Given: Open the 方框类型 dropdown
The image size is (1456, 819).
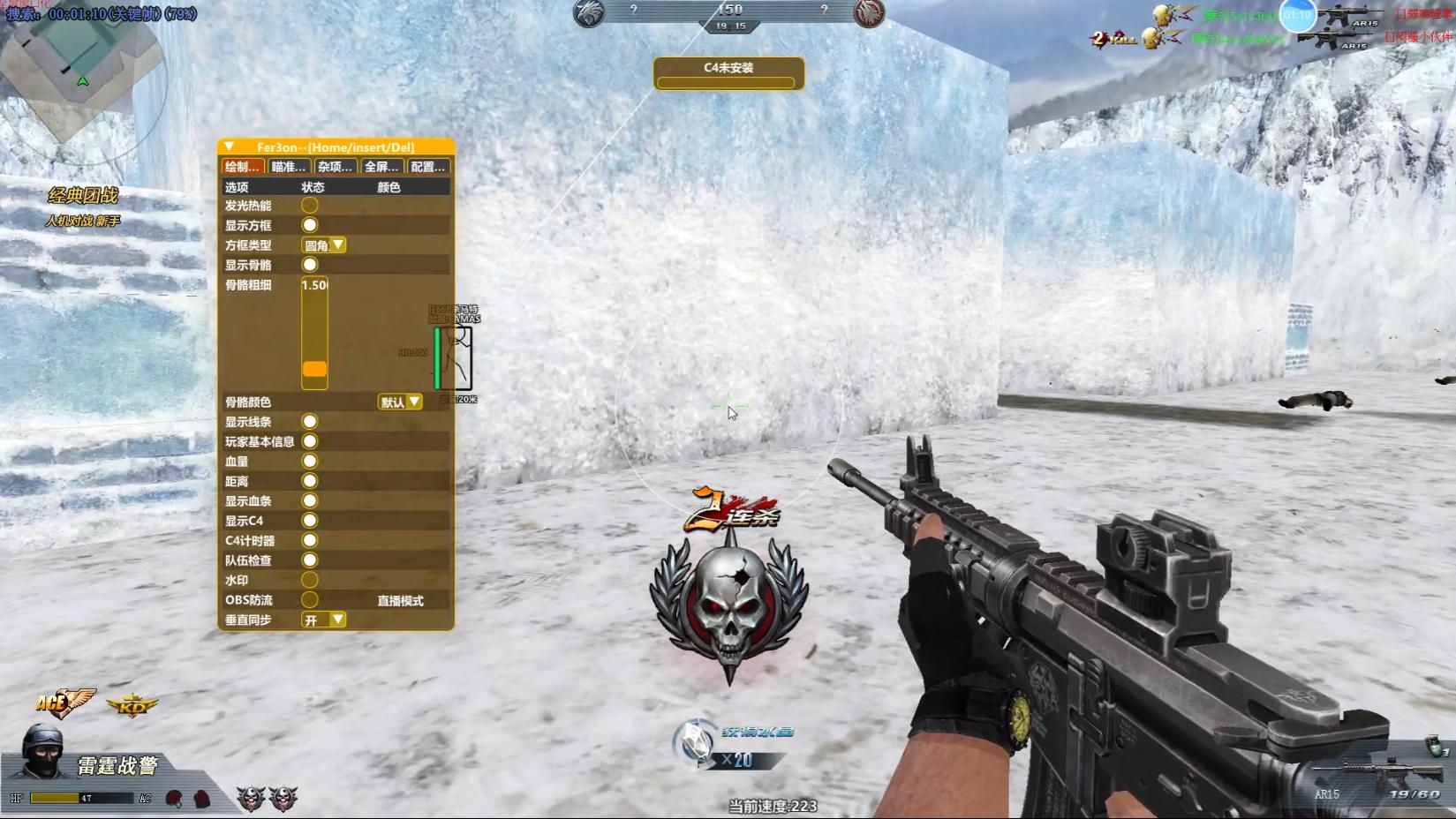Looking at the screenshot, I should (x=324, y=245).
